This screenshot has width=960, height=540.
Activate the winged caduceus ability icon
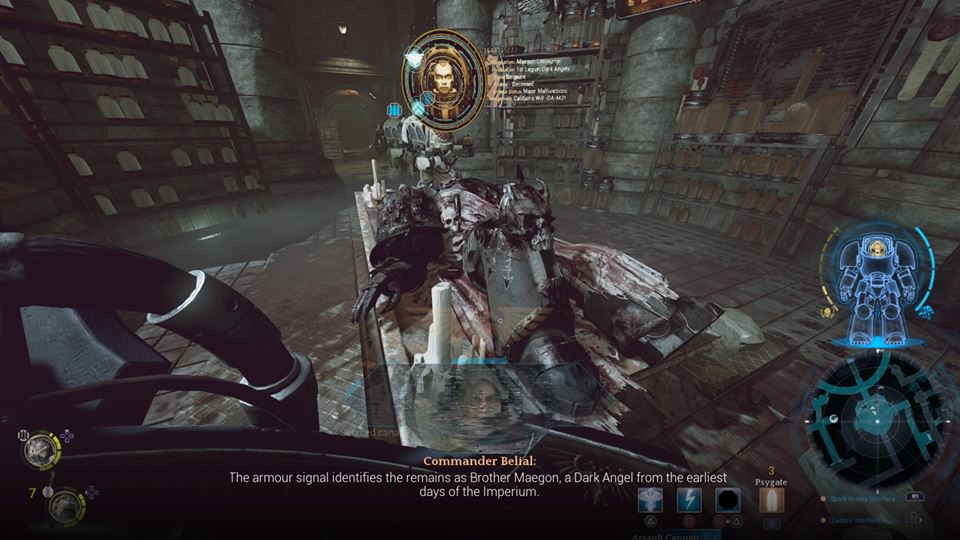652,500
